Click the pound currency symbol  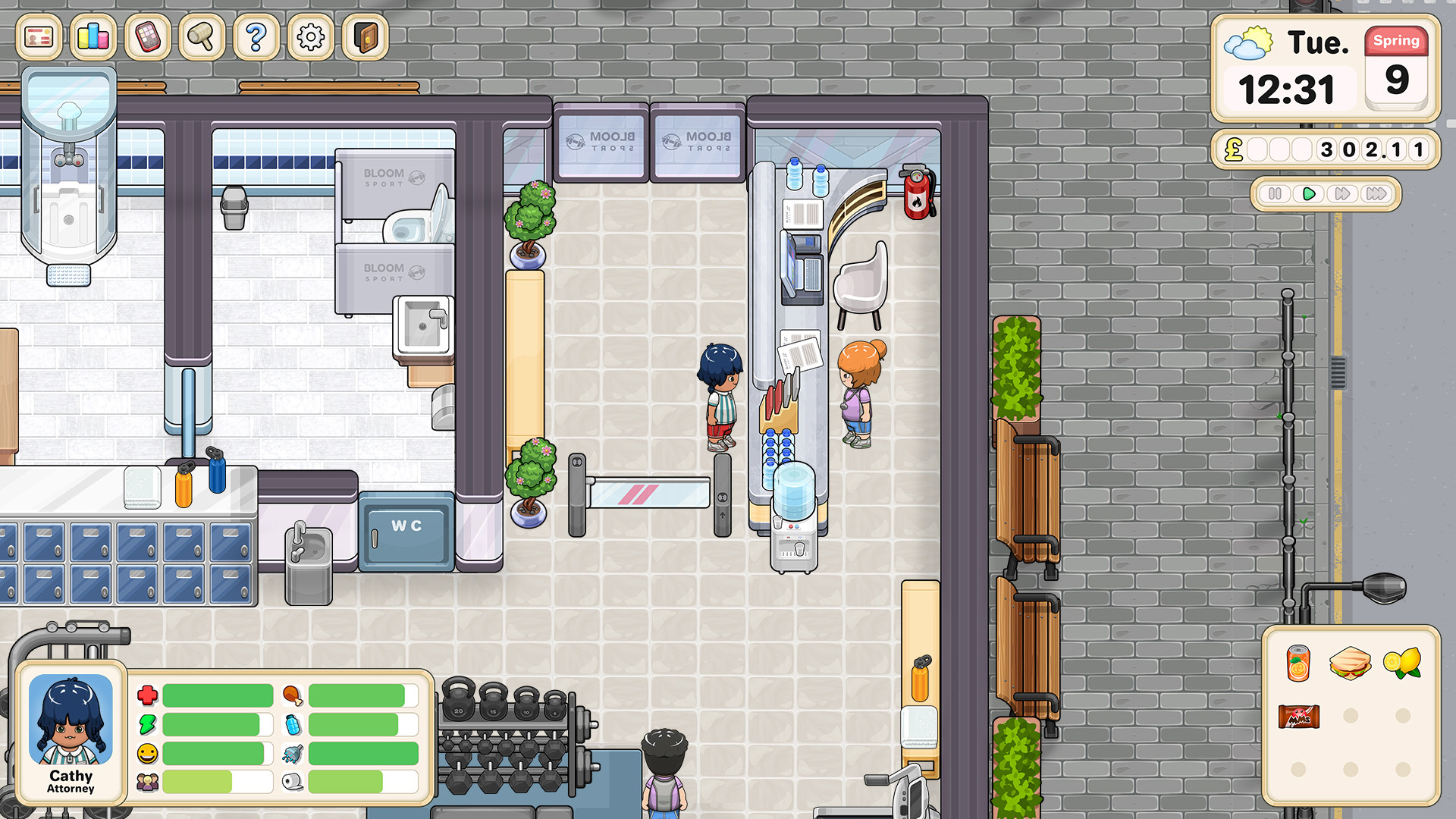1233,150
